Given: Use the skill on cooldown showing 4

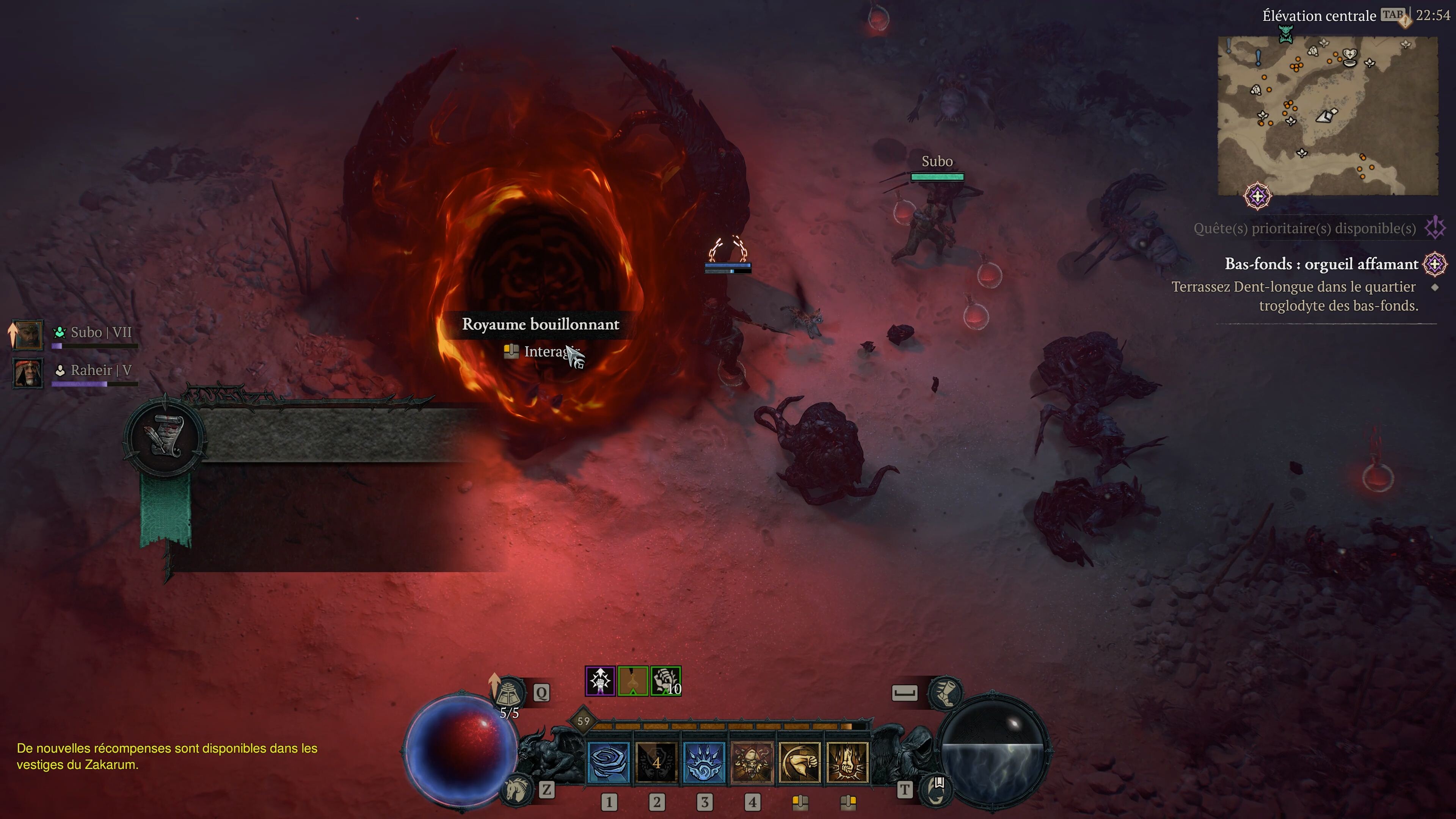Looking at the screenshot, I should 656,763.
